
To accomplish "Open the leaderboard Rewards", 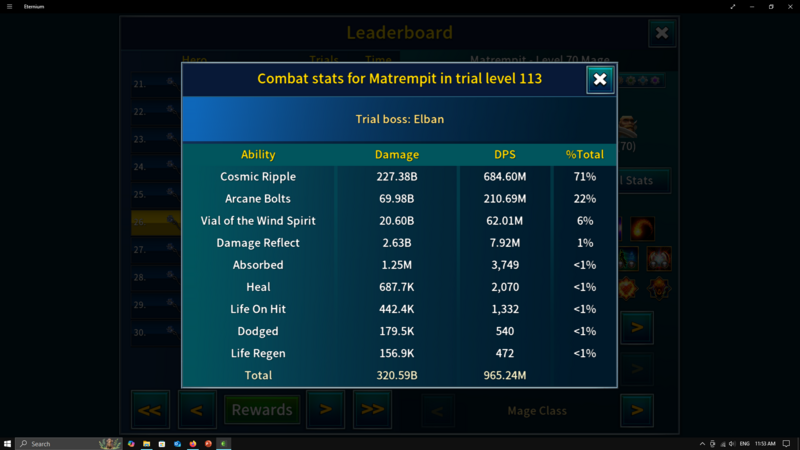I will 262,410.
